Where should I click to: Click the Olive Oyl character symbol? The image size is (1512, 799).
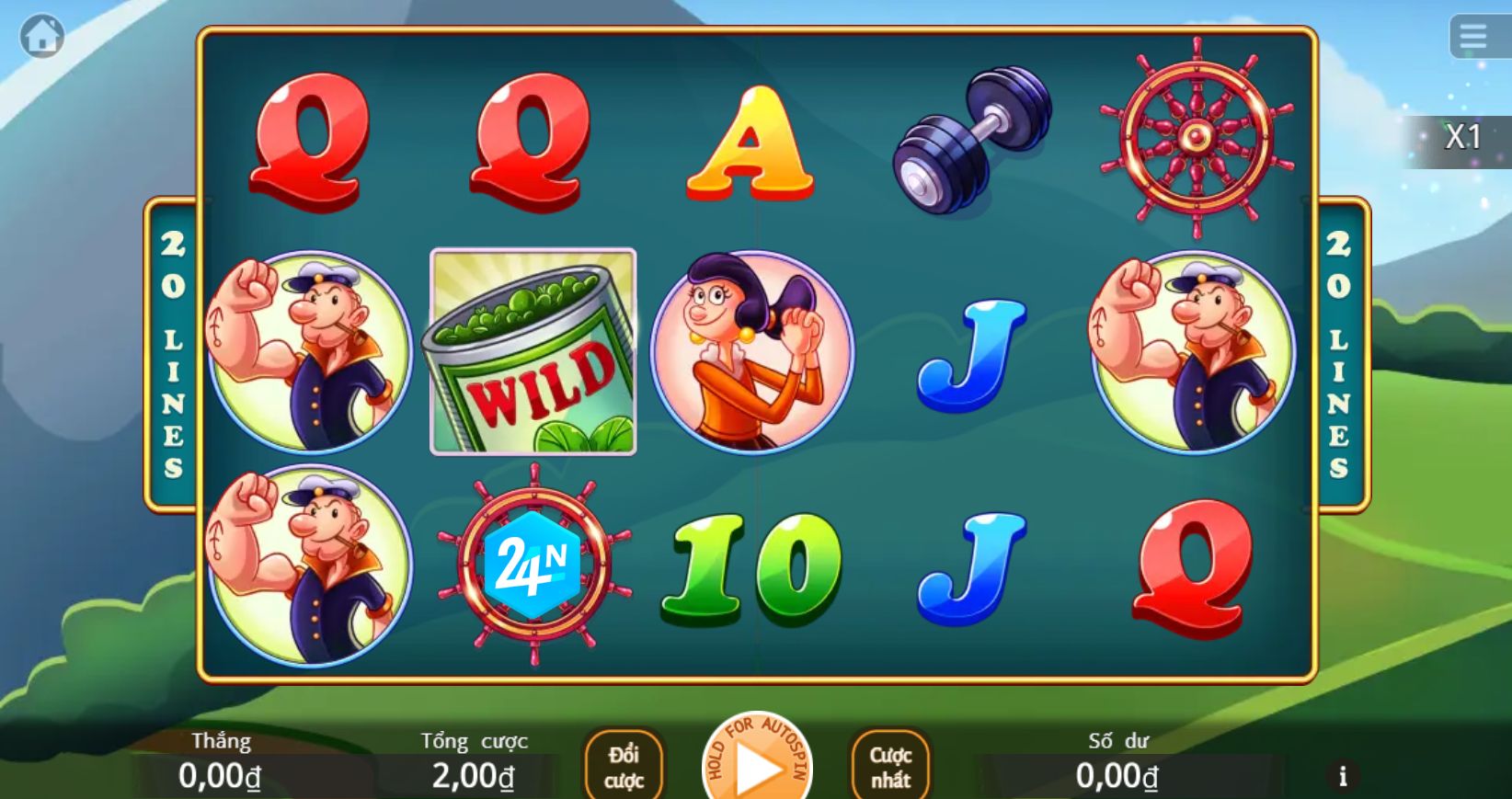[x=750, y=352]
